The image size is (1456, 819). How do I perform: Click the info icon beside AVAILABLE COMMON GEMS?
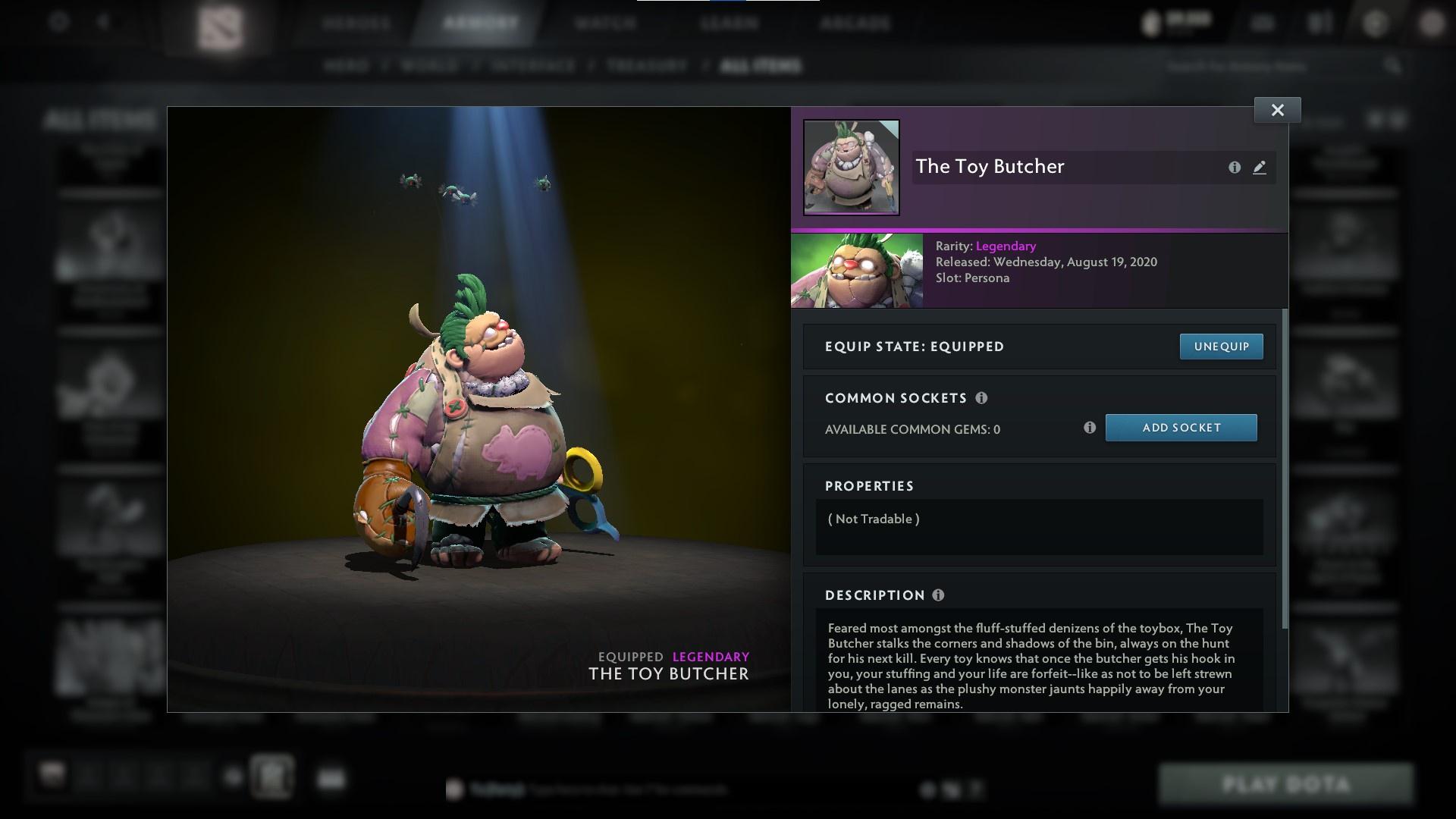[1090, 428]
